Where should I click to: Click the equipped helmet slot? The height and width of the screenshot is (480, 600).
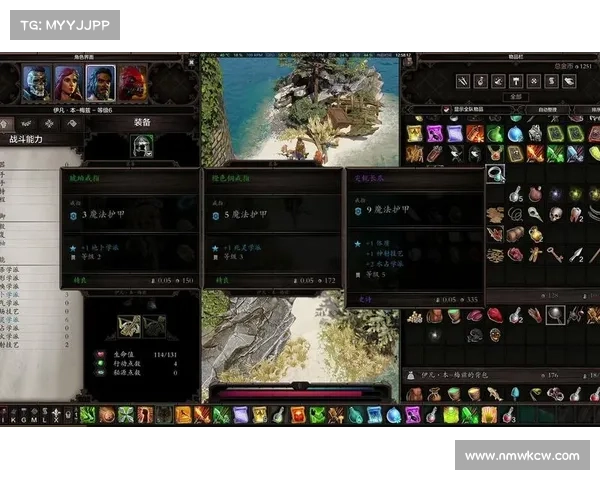point(142,146)
